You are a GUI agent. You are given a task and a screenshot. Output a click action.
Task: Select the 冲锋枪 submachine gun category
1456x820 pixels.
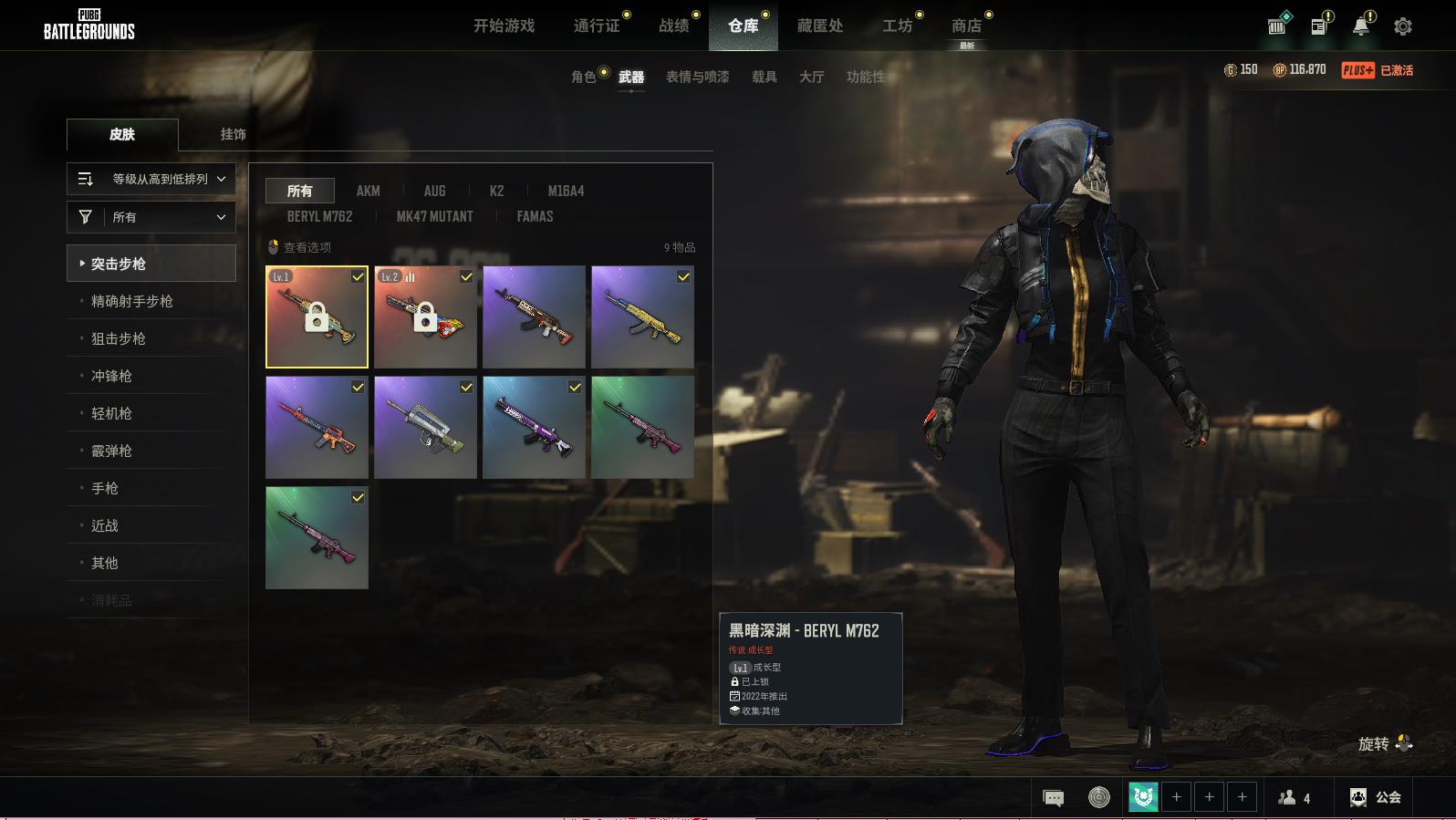(111, 376)
